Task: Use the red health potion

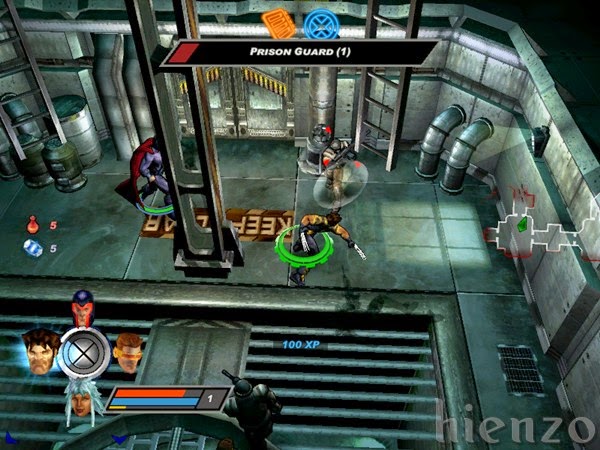Action: [33, 226]
